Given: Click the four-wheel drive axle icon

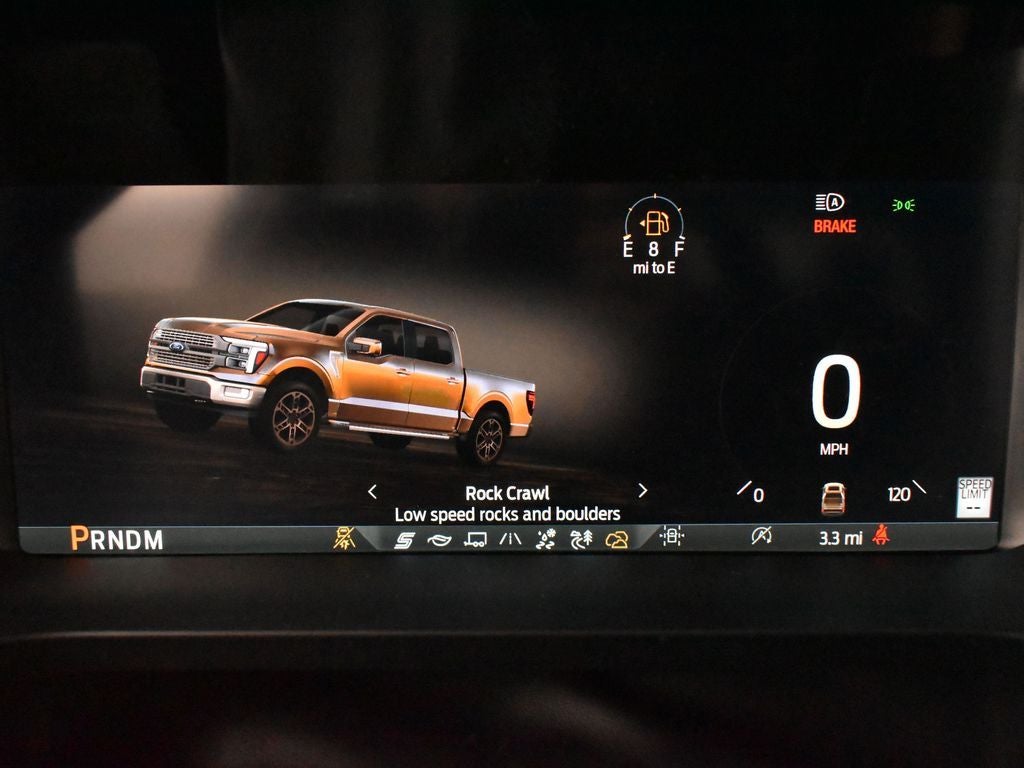Looking at the screenshot, I should (672, 537).
